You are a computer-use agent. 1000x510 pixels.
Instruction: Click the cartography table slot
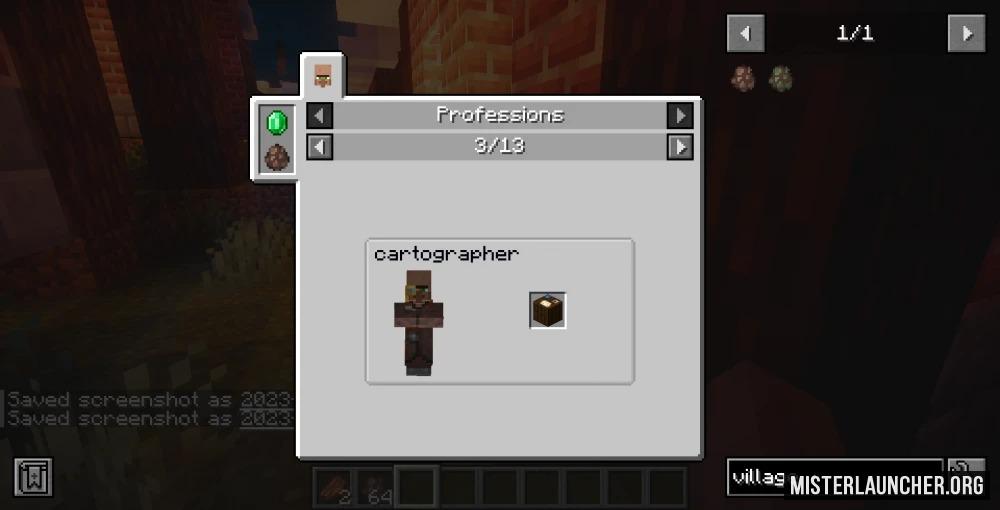point(548,310)
